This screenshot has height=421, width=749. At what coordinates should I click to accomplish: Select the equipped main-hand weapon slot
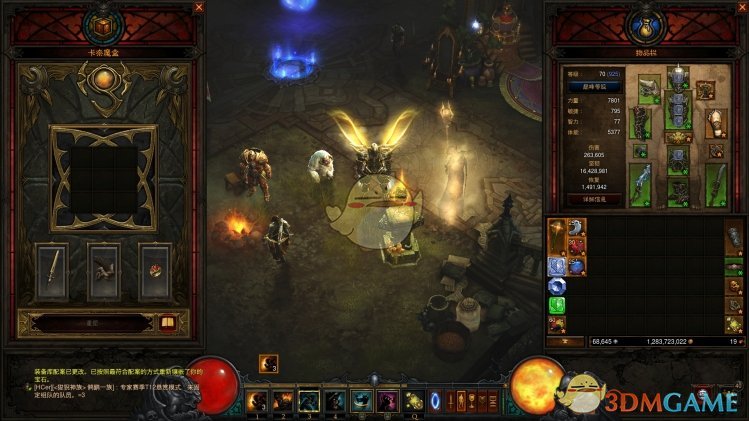pyautogui.click(x=640, y=184)
